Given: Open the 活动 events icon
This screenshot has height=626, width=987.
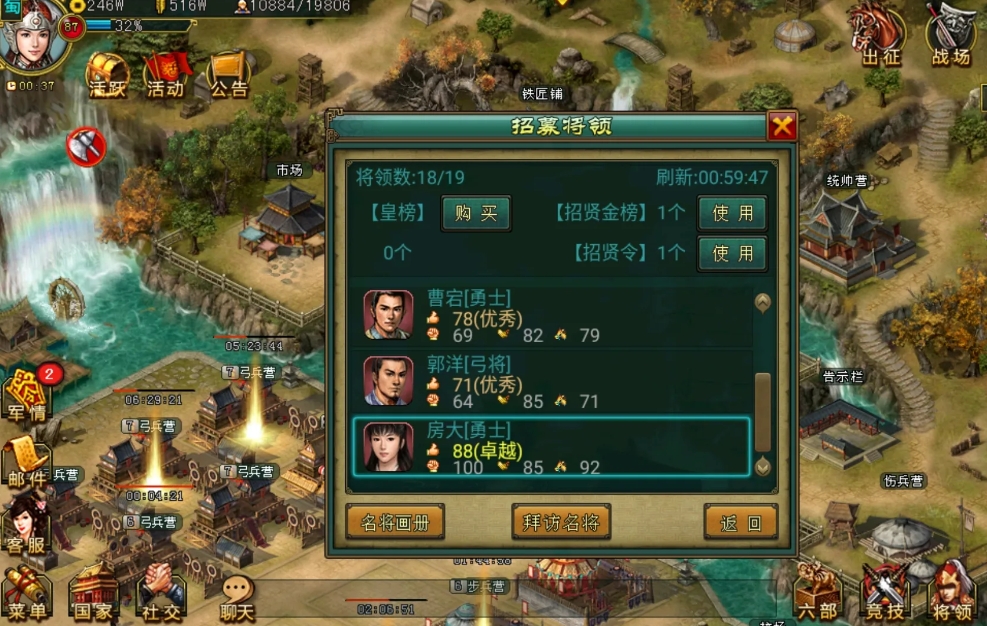Looking at the screenshot, I should tap(165, 73).
